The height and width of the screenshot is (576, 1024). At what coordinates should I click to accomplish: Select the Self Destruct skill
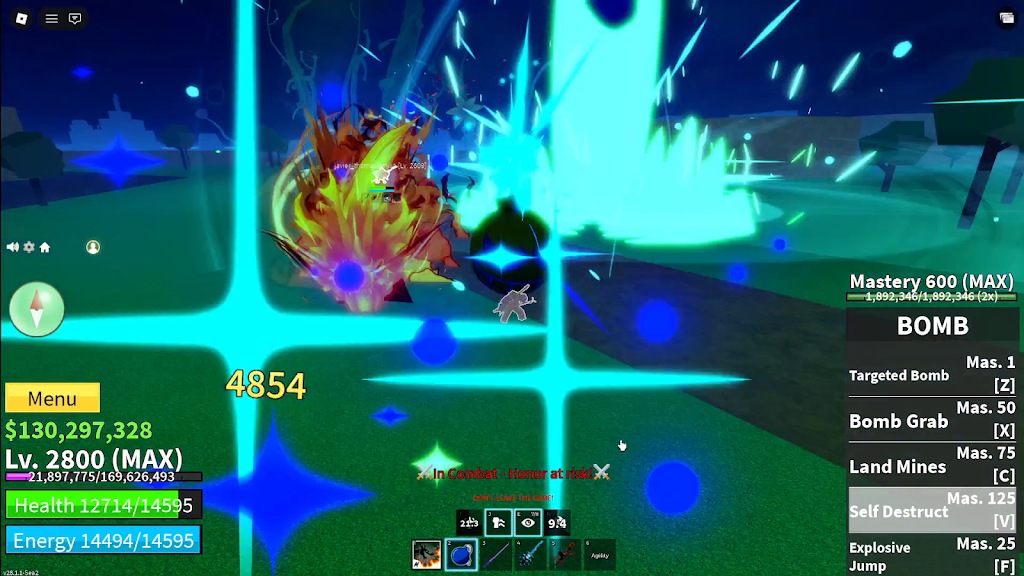[932, 510]
